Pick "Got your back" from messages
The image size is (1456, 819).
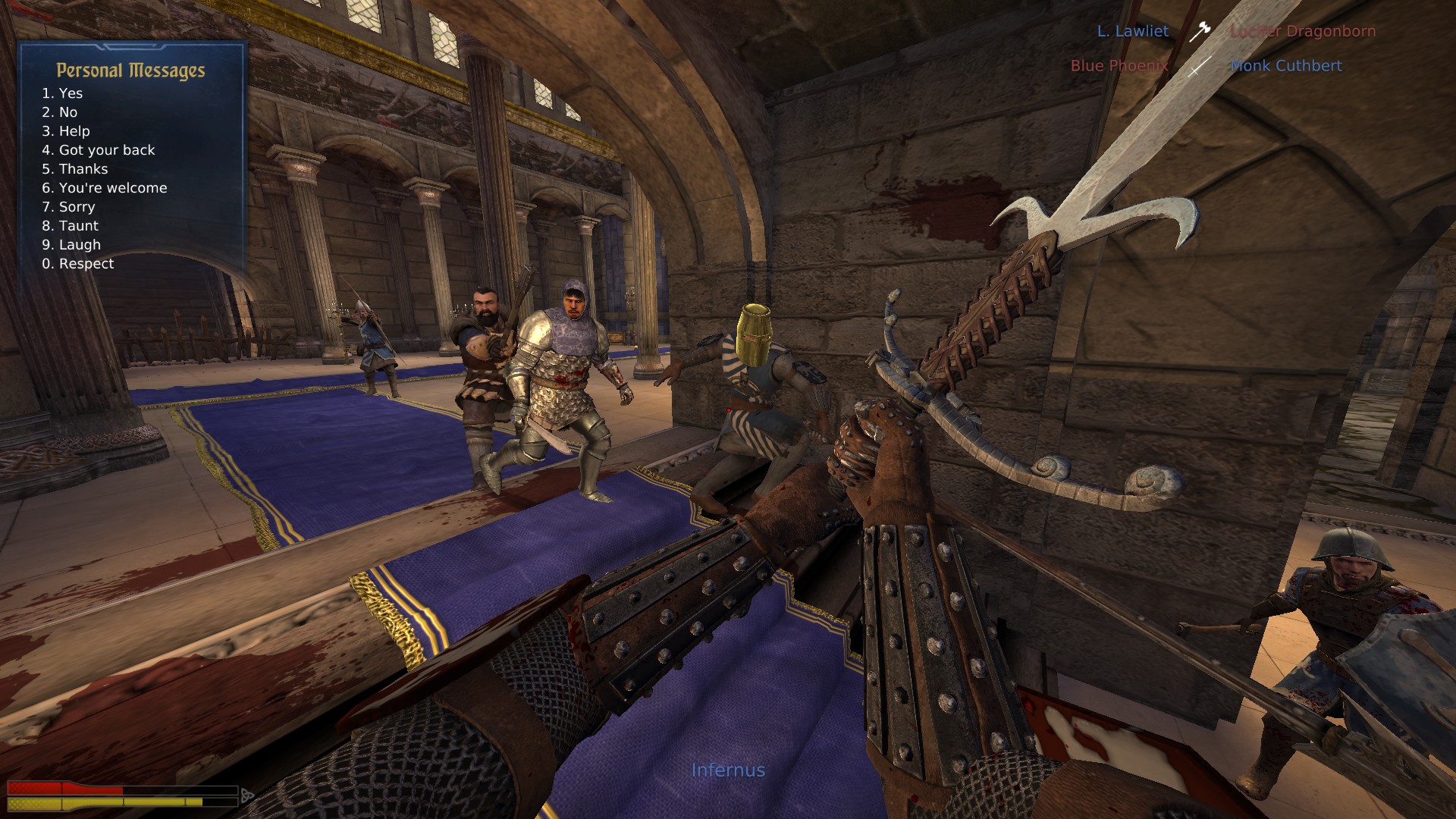tap(99, 150)
